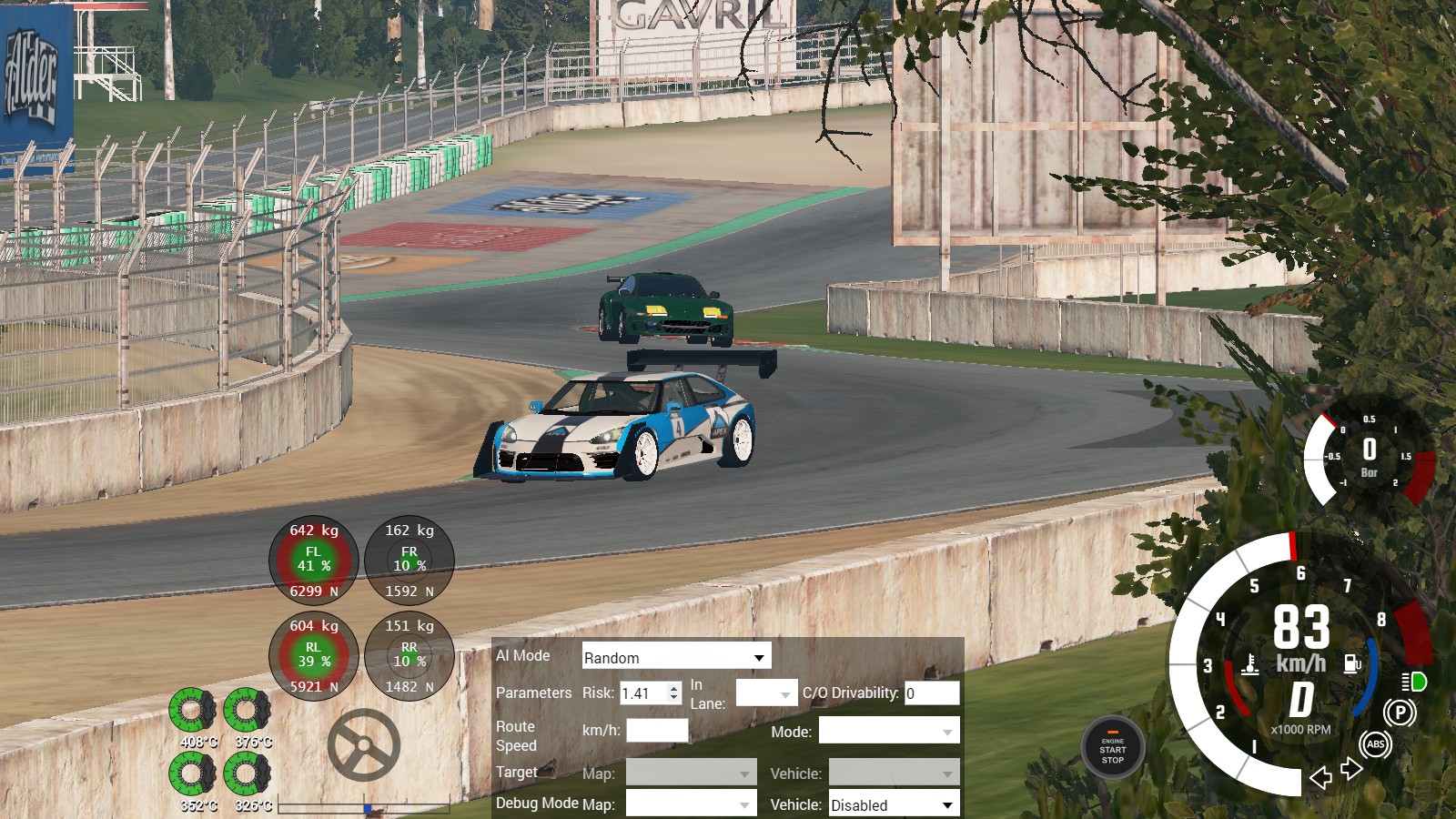Open the In Lane dropdown
Viewport: 1456px width, 819px height.
pyautogui.click(x=766, y=694)
